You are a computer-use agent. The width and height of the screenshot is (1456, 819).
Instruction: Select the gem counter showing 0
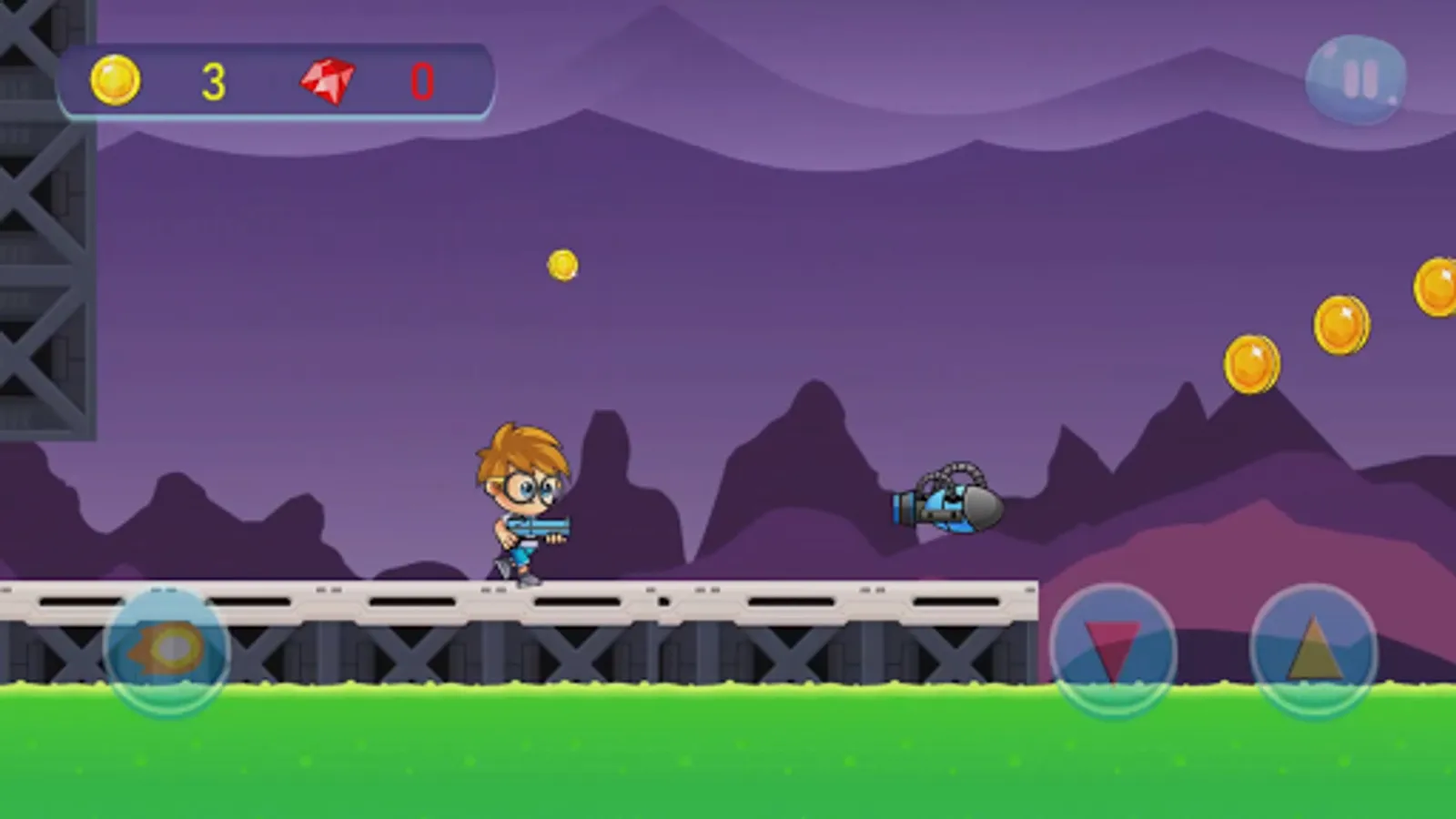pyautogui.click(x=419, y=82)
